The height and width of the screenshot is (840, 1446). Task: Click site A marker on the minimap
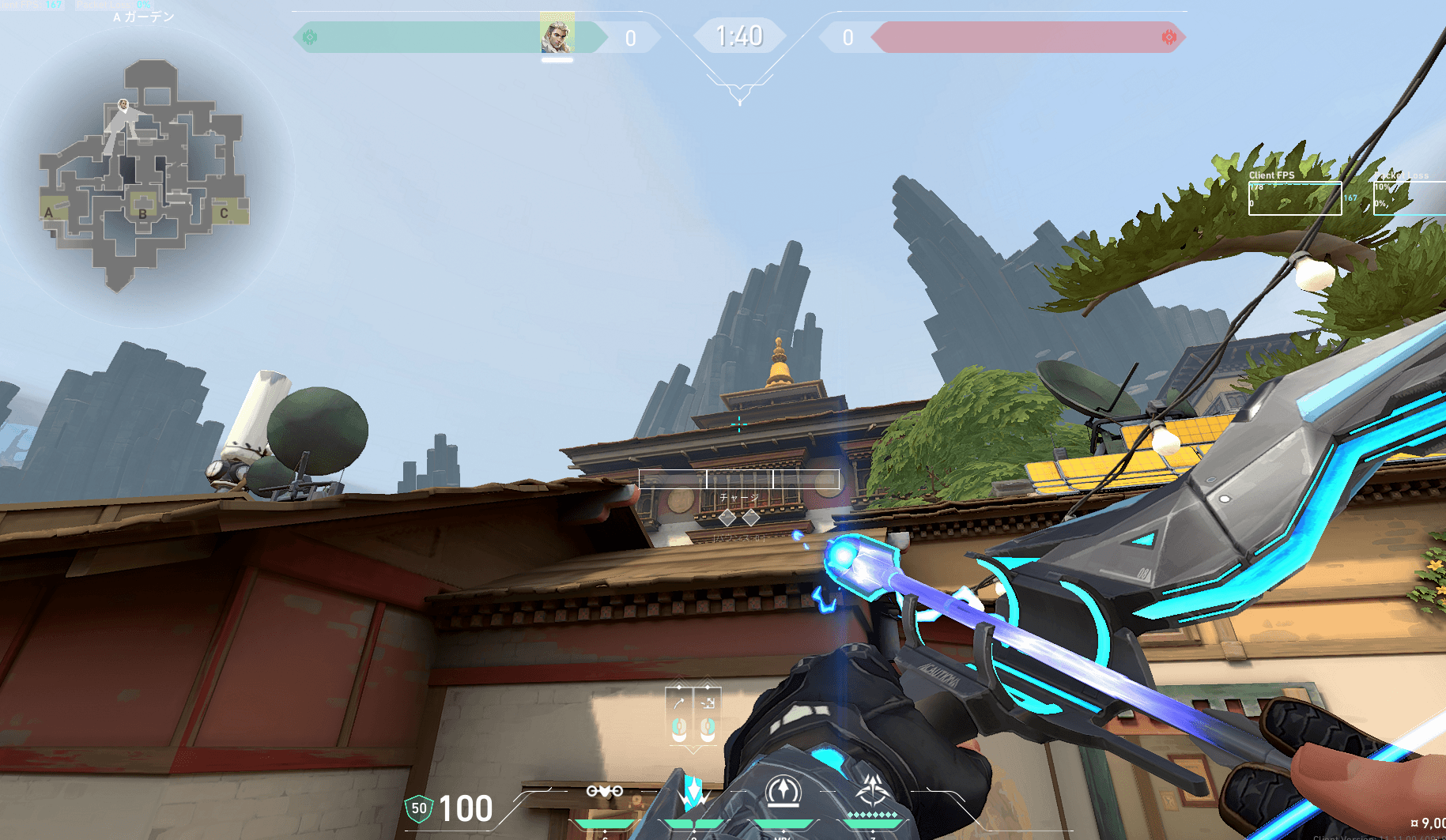(x=49, y=212)
